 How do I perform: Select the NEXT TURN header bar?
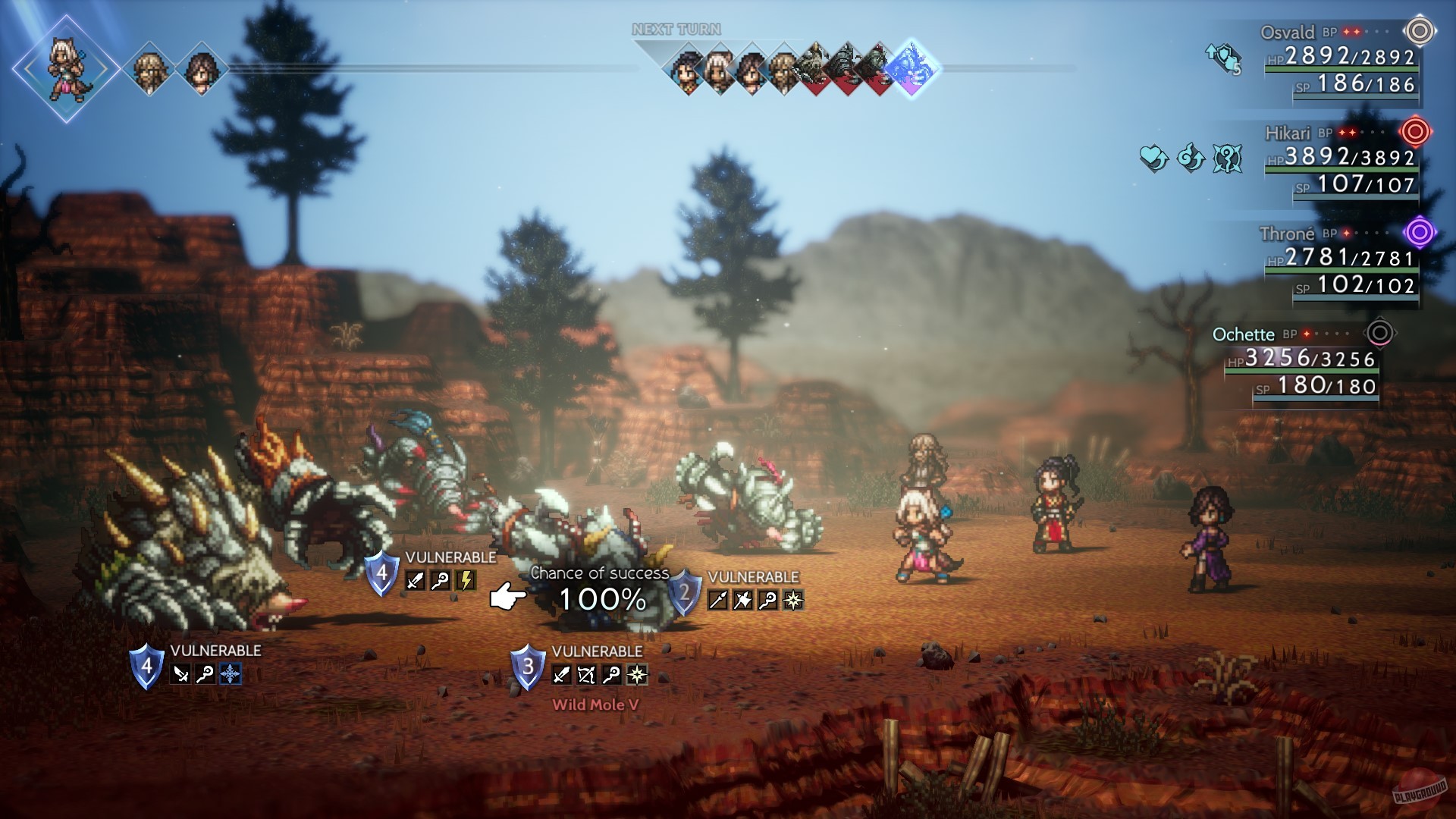(x=675, y=28)
